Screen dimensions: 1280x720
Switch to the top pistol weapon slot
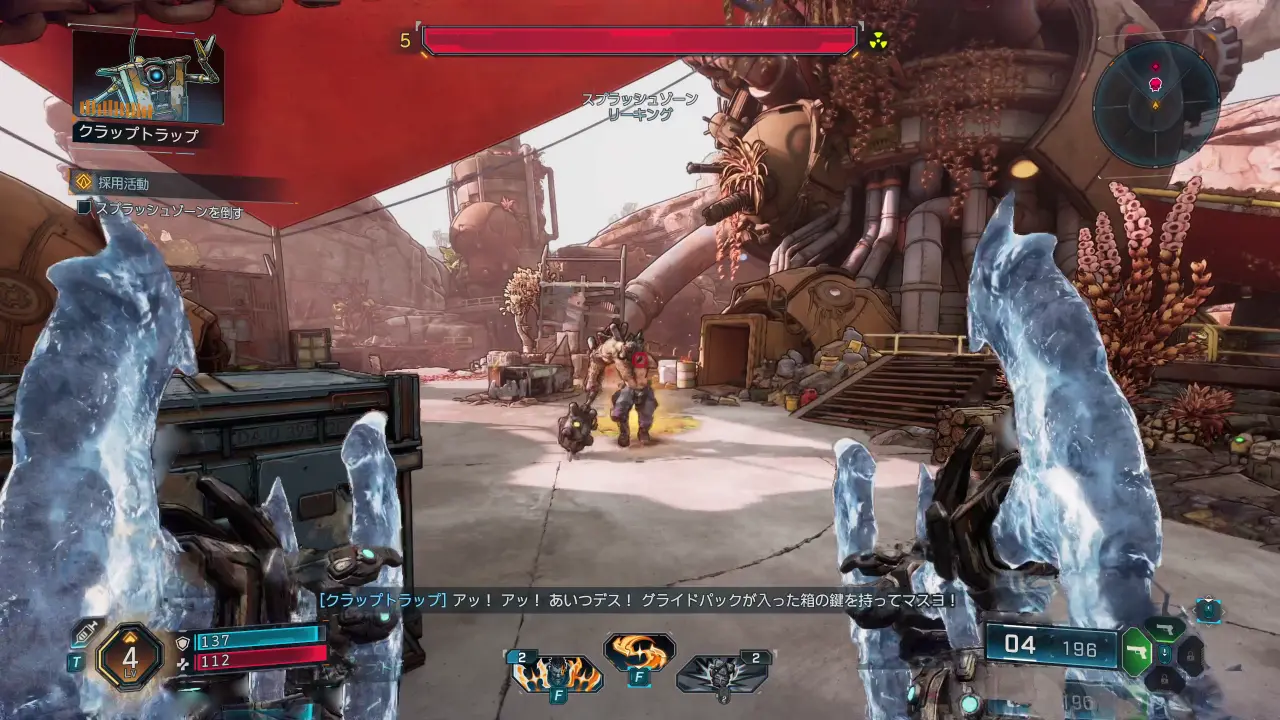(1165, 628)
